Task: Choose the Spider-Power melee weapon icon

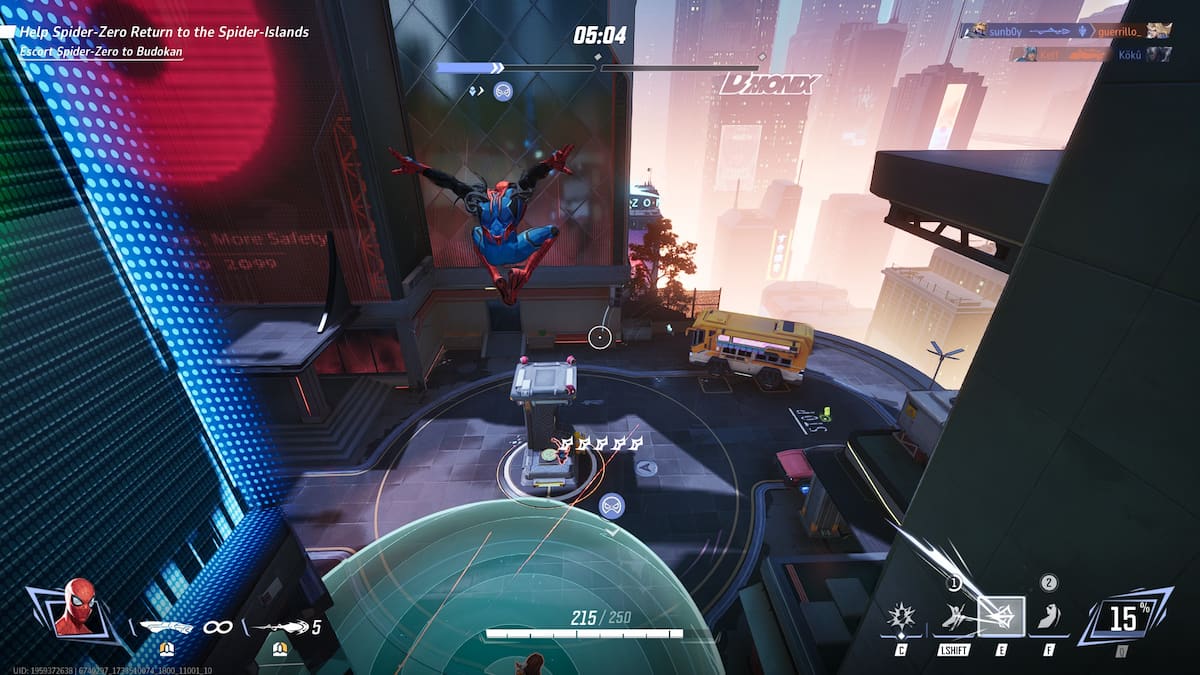Action: pos(165,627)
